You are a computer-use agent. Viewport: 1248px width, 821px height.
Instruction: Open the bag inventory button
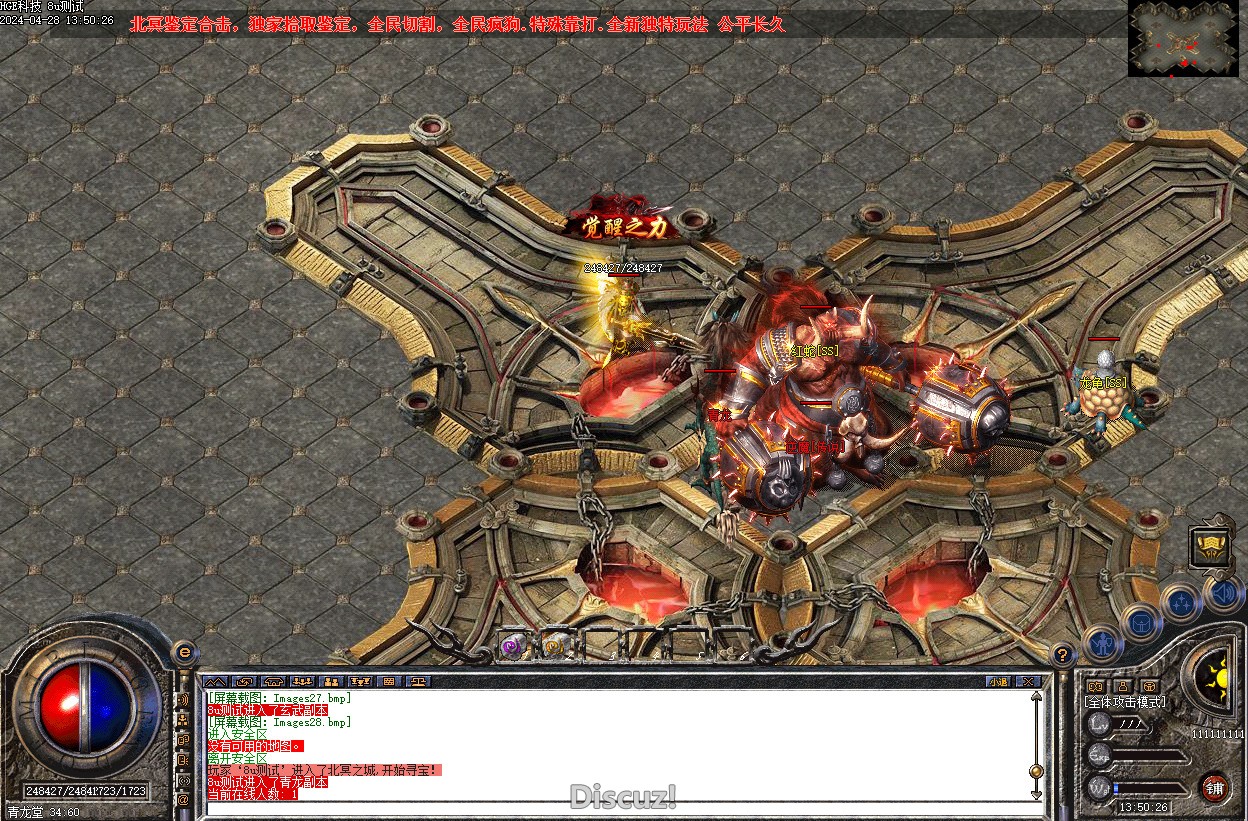point(1140,623)
